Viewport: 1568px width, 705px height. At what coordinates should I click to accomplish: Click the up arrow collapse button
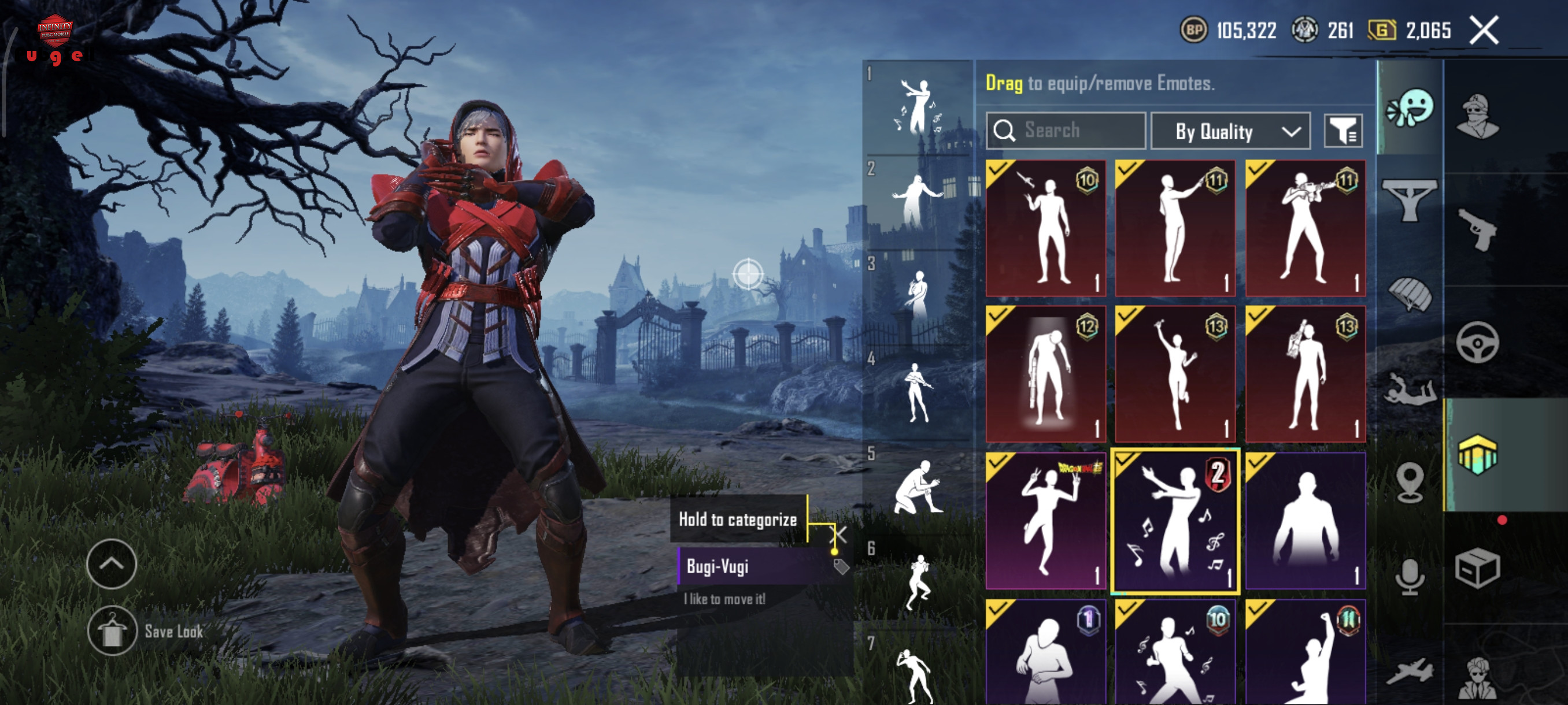coord(112,564)
